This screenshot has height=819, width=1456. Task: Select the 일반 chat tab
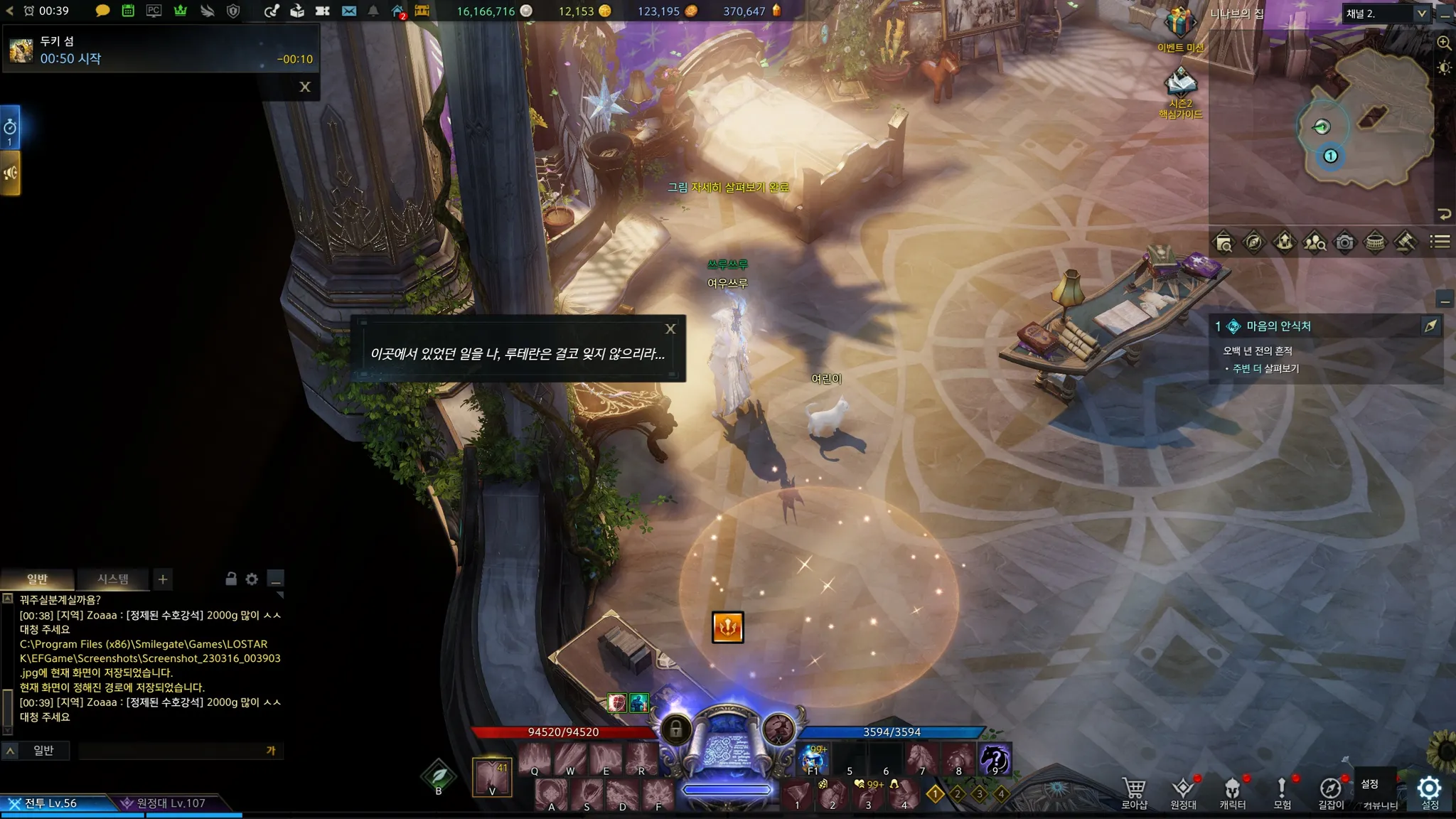(37, 579)
